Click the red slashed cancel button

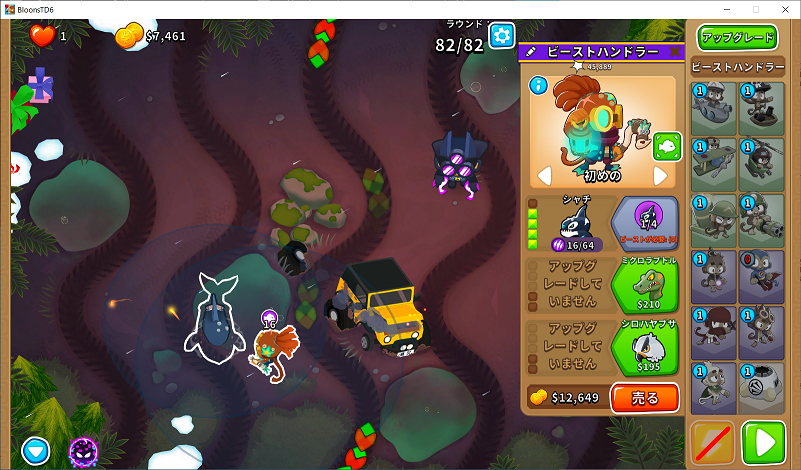(x=713, y=442)
